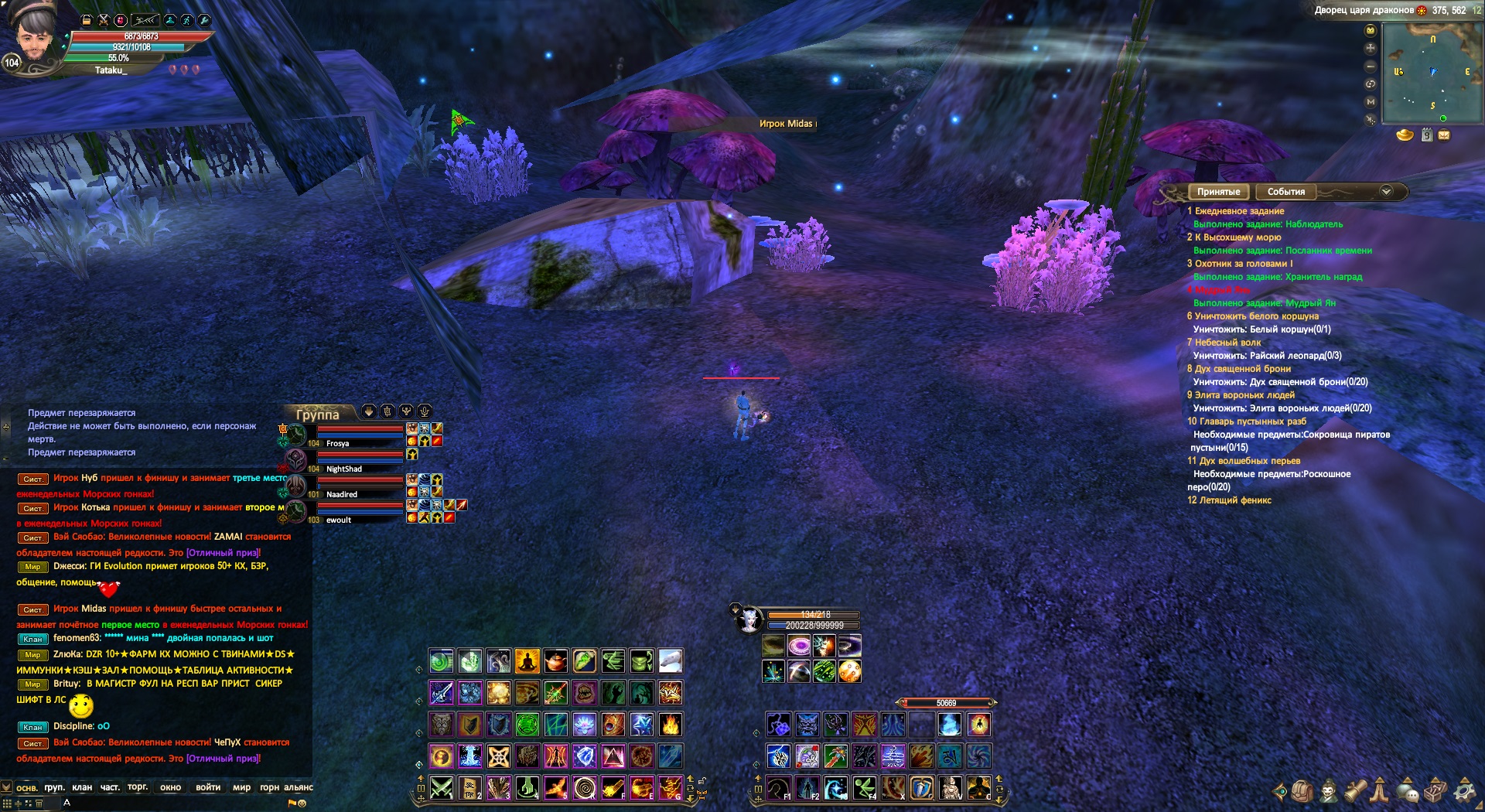Select the мир chat channel tab
Image resolution: width=1485 pixels, height=812 pixels.
pyautogui.click(x=241, y=787)
